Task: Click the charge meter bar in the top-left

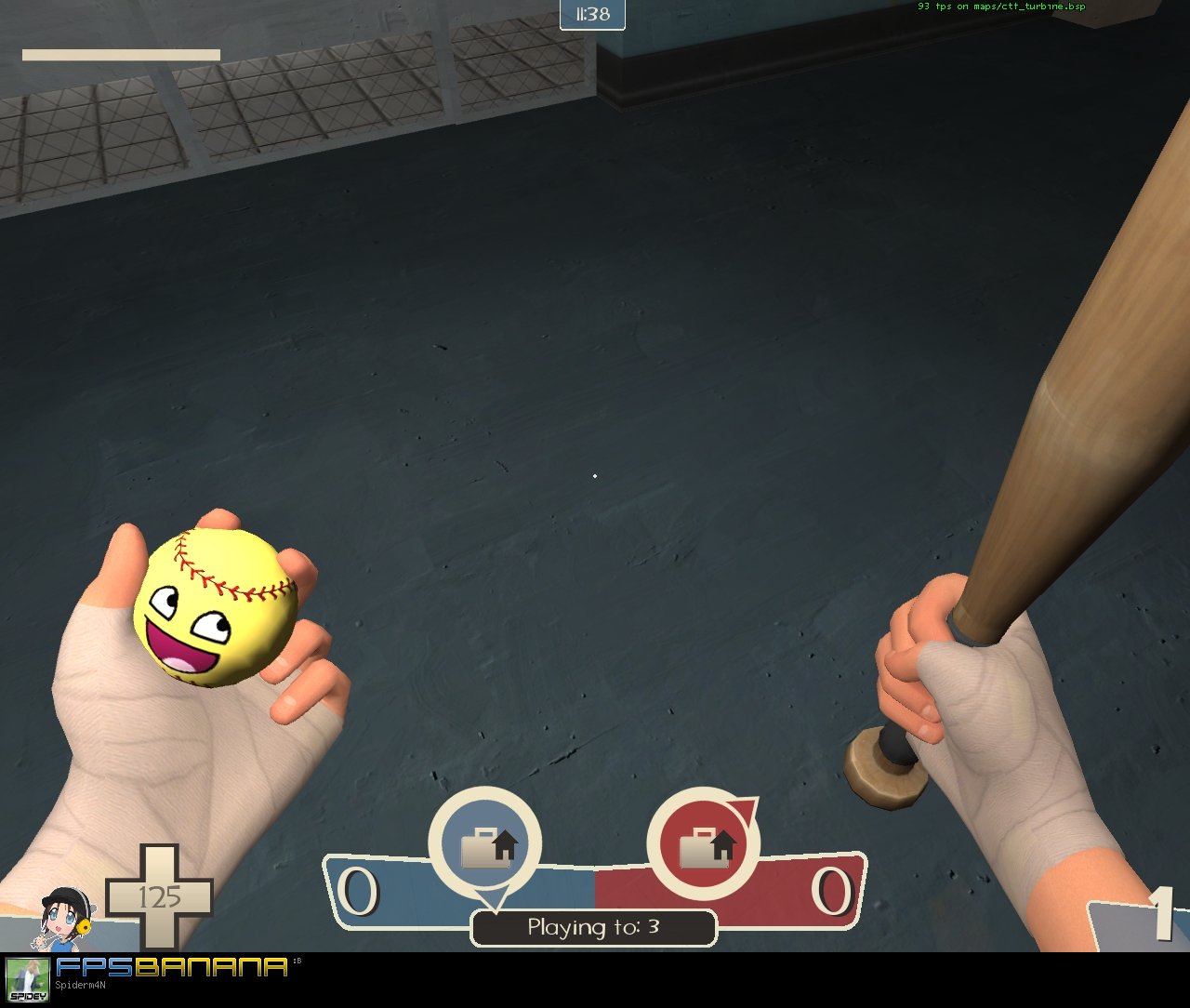Action: pos(121,53)
